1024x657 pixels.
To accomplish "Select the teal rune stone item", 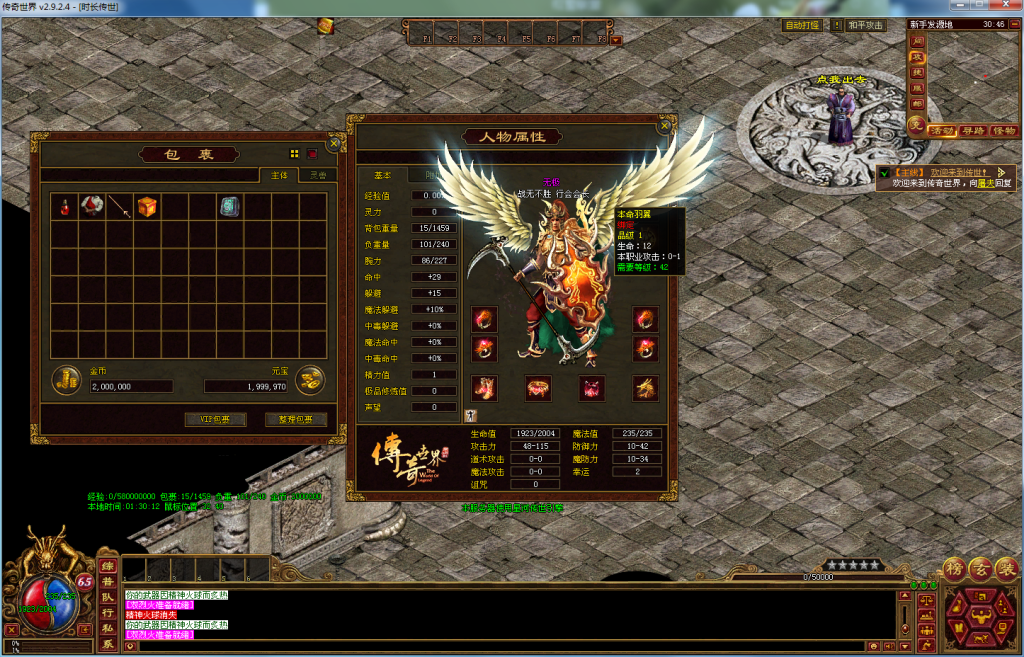I will click(231, 207).
